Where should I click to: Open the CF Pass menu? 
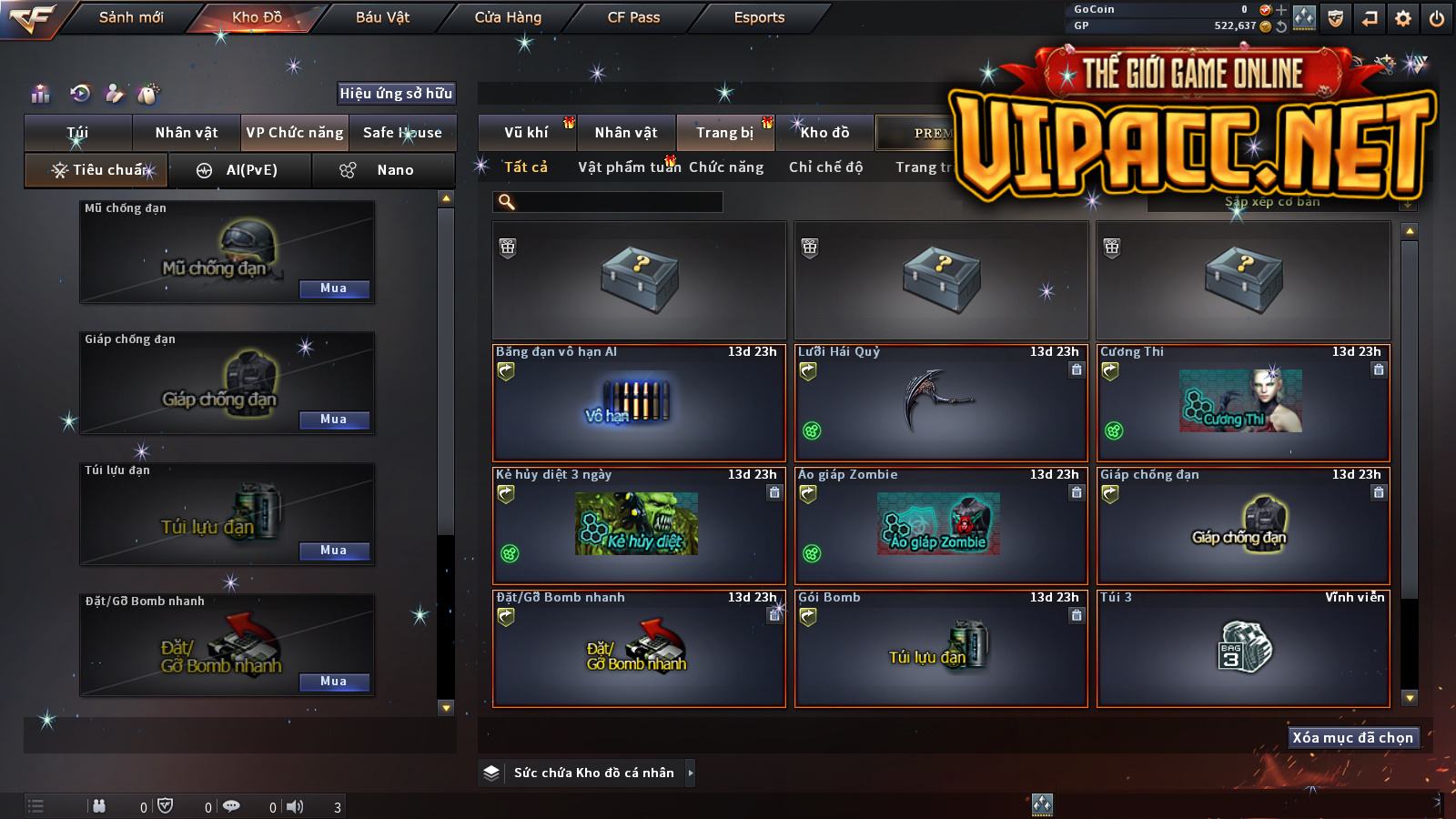tap(633, 17)
